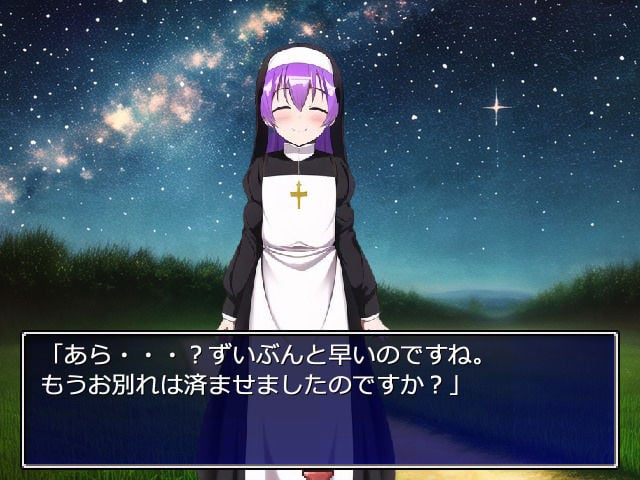Click the dialogue message box to continue

tap(320, 400)
